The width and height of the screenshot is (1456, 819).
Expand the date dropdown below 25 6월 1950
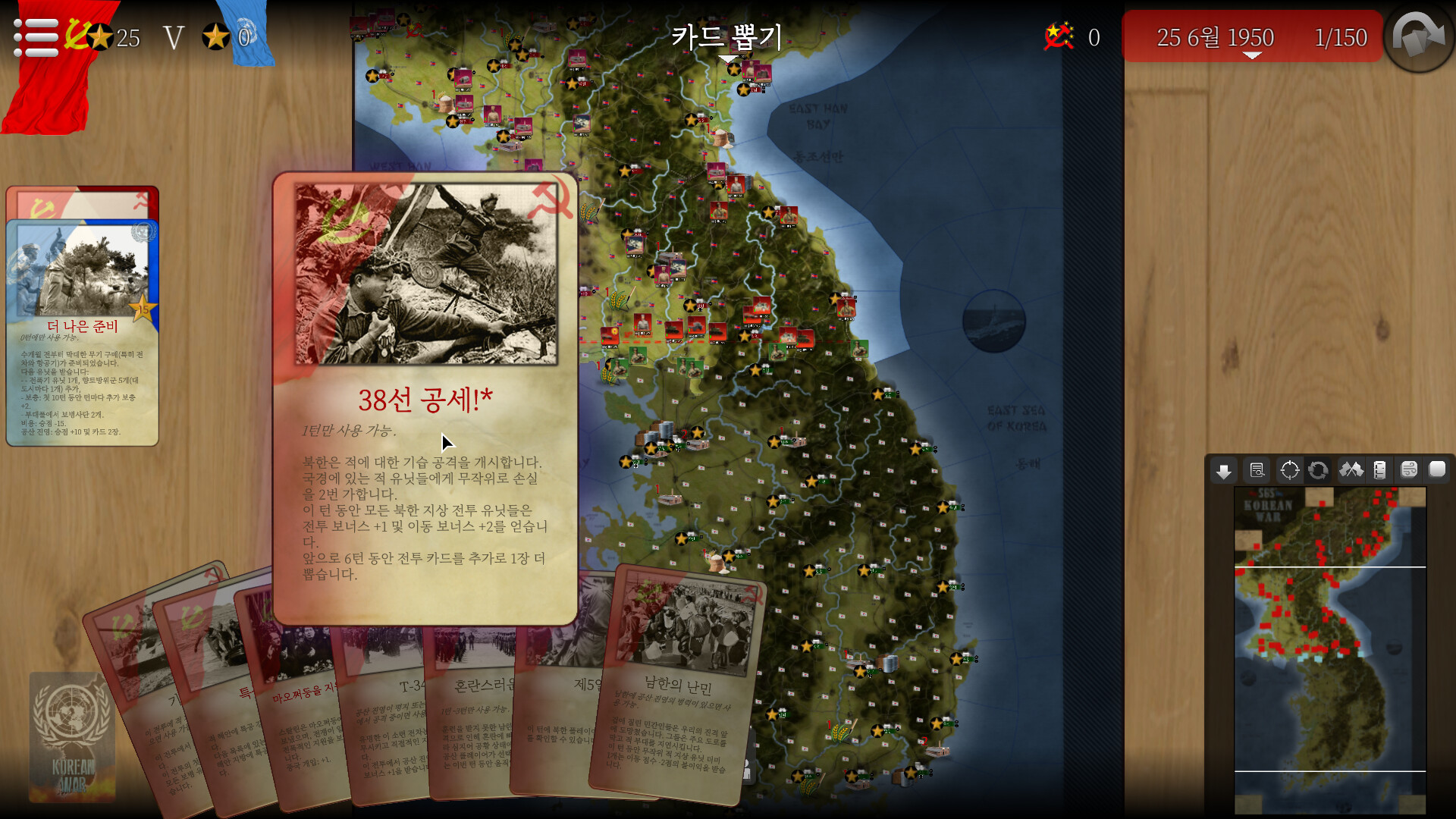[x=1251, y=55]
